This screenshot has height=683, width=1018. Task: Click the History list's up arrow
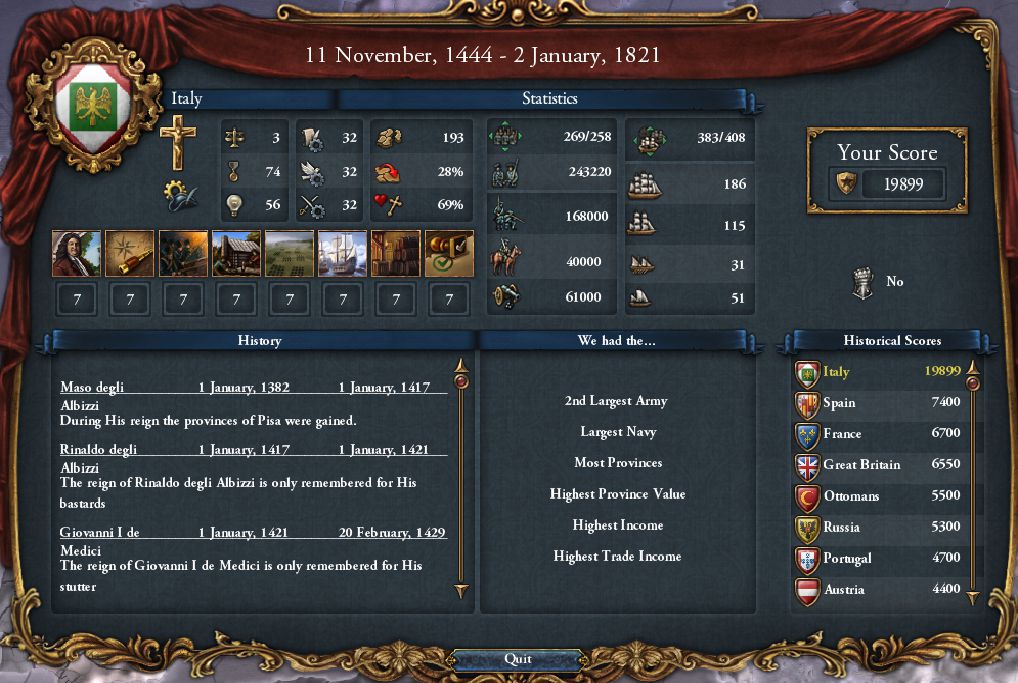pos(461,366)
